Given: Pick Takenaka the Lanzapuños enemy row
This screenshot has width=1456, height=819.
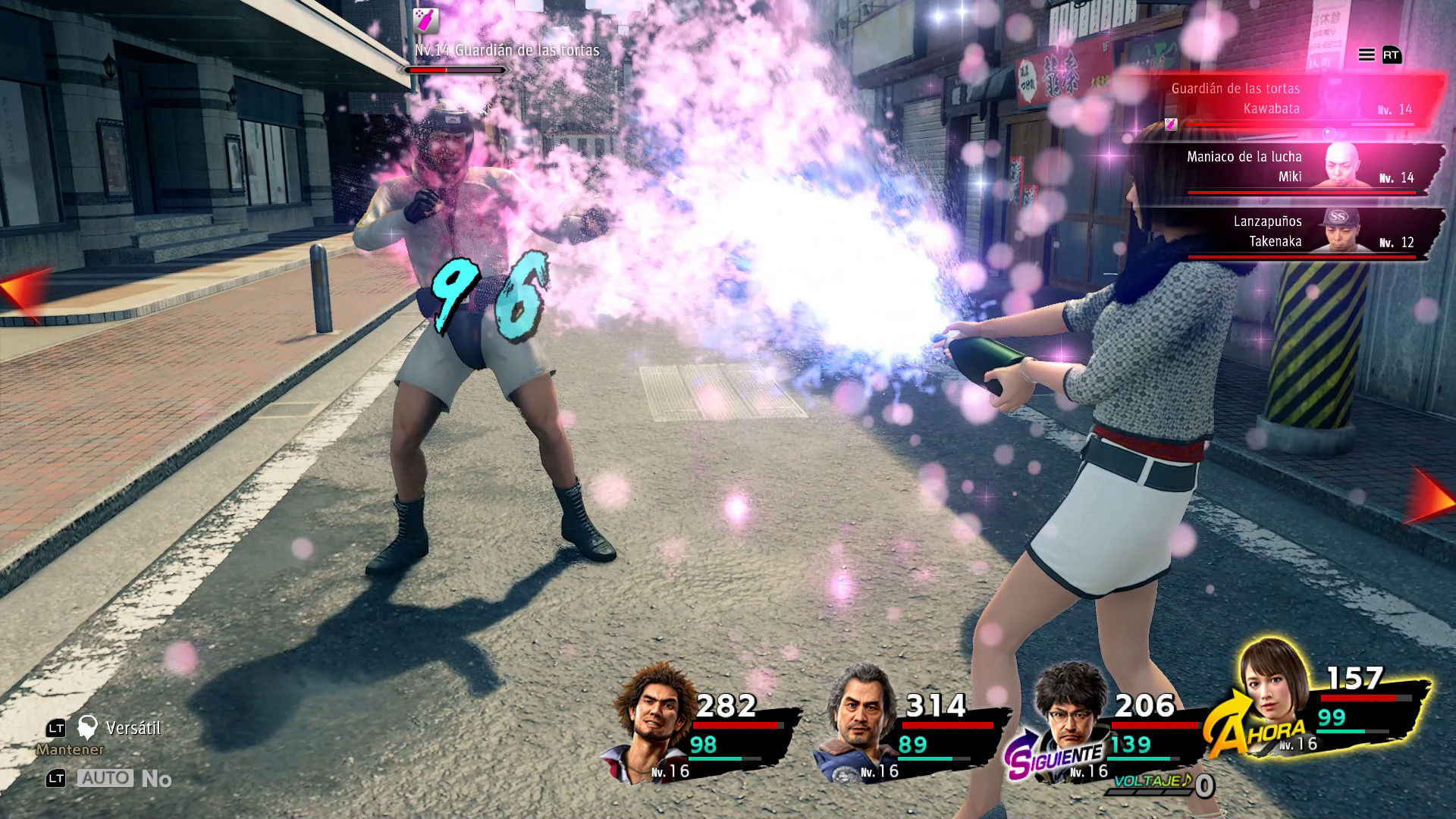Looking at the screenshot, I should coord(1289,232).
